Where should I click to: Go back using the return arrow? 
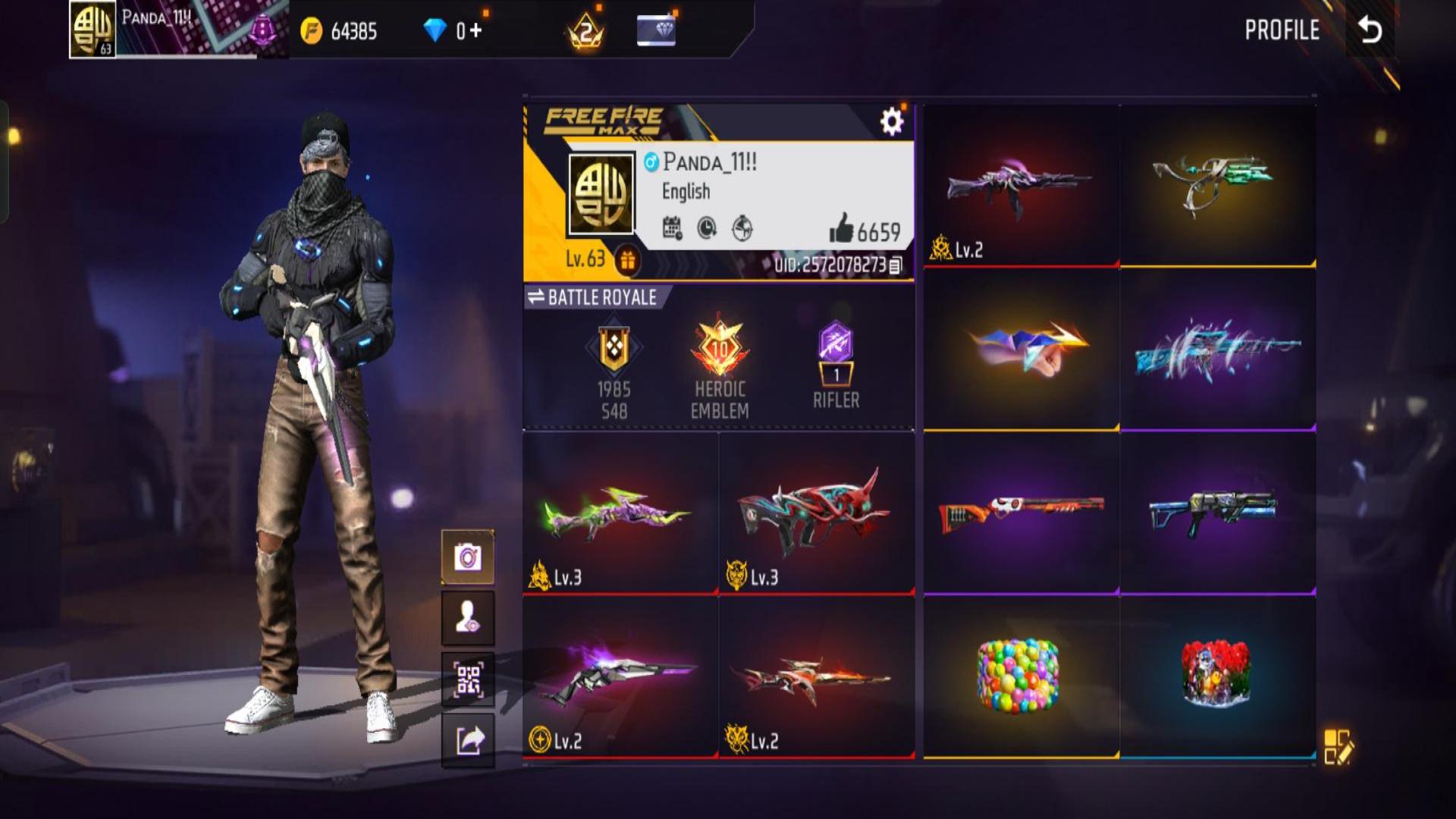pos(1370,30)
